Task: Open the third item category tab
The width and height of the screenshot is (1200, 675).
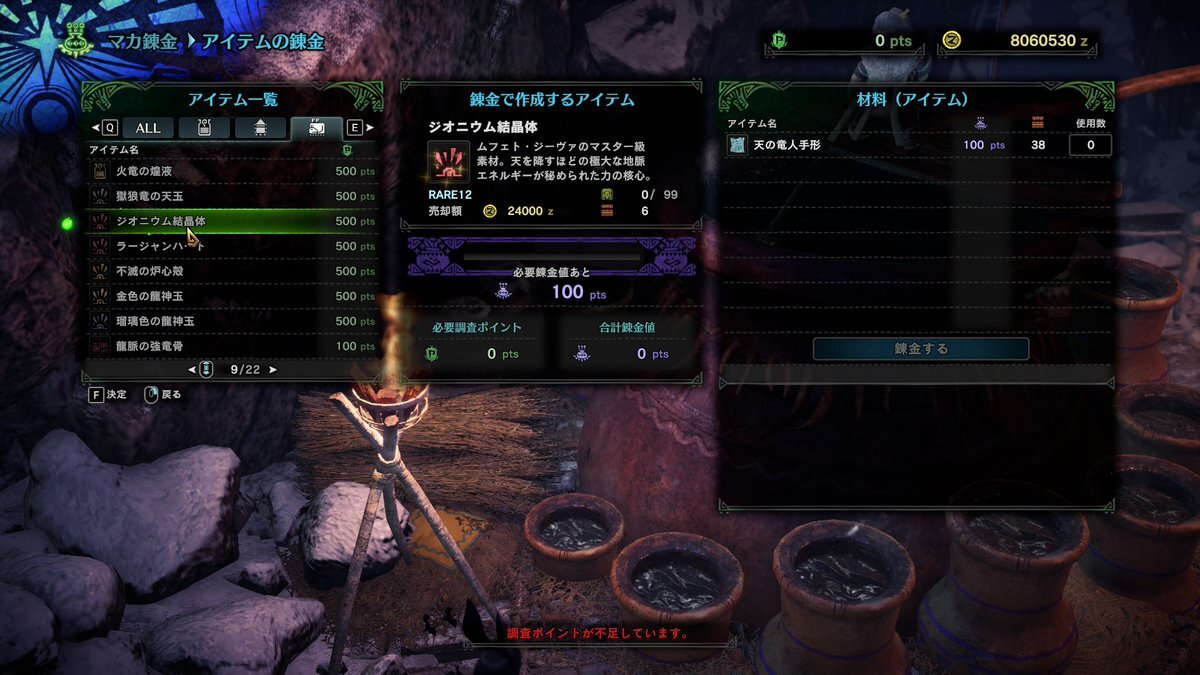Action: click(260, 128)
